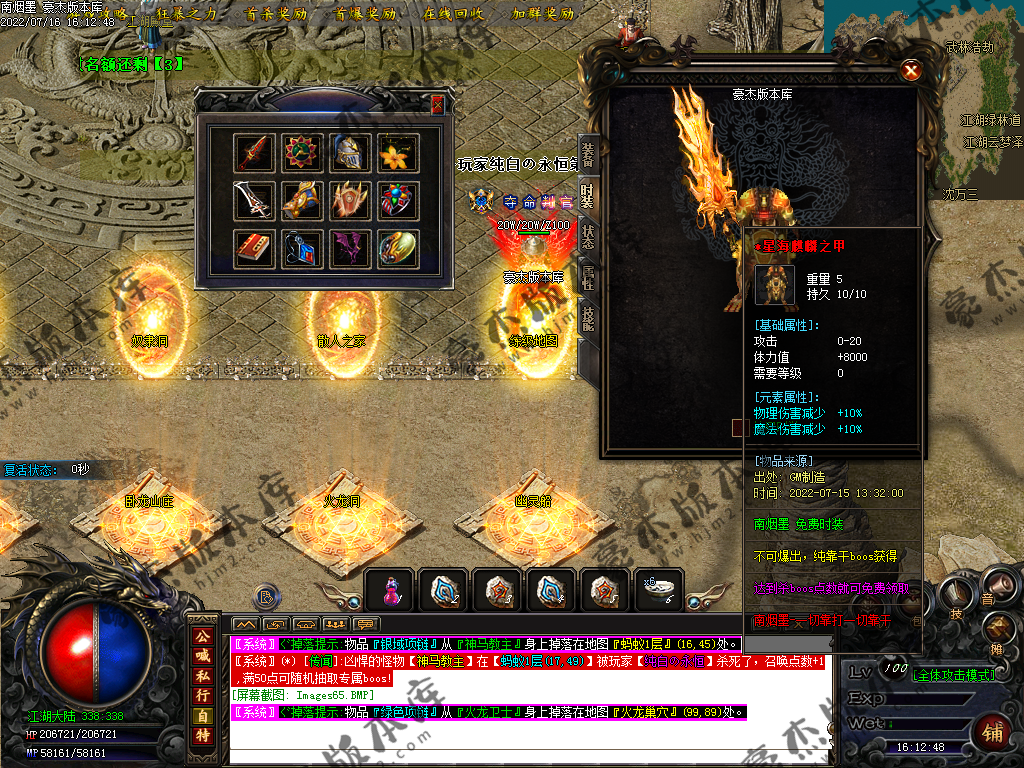Choose the 公 public chat channel
The width and height of the screenshot is (1024, 768).
tap(203, 635)
